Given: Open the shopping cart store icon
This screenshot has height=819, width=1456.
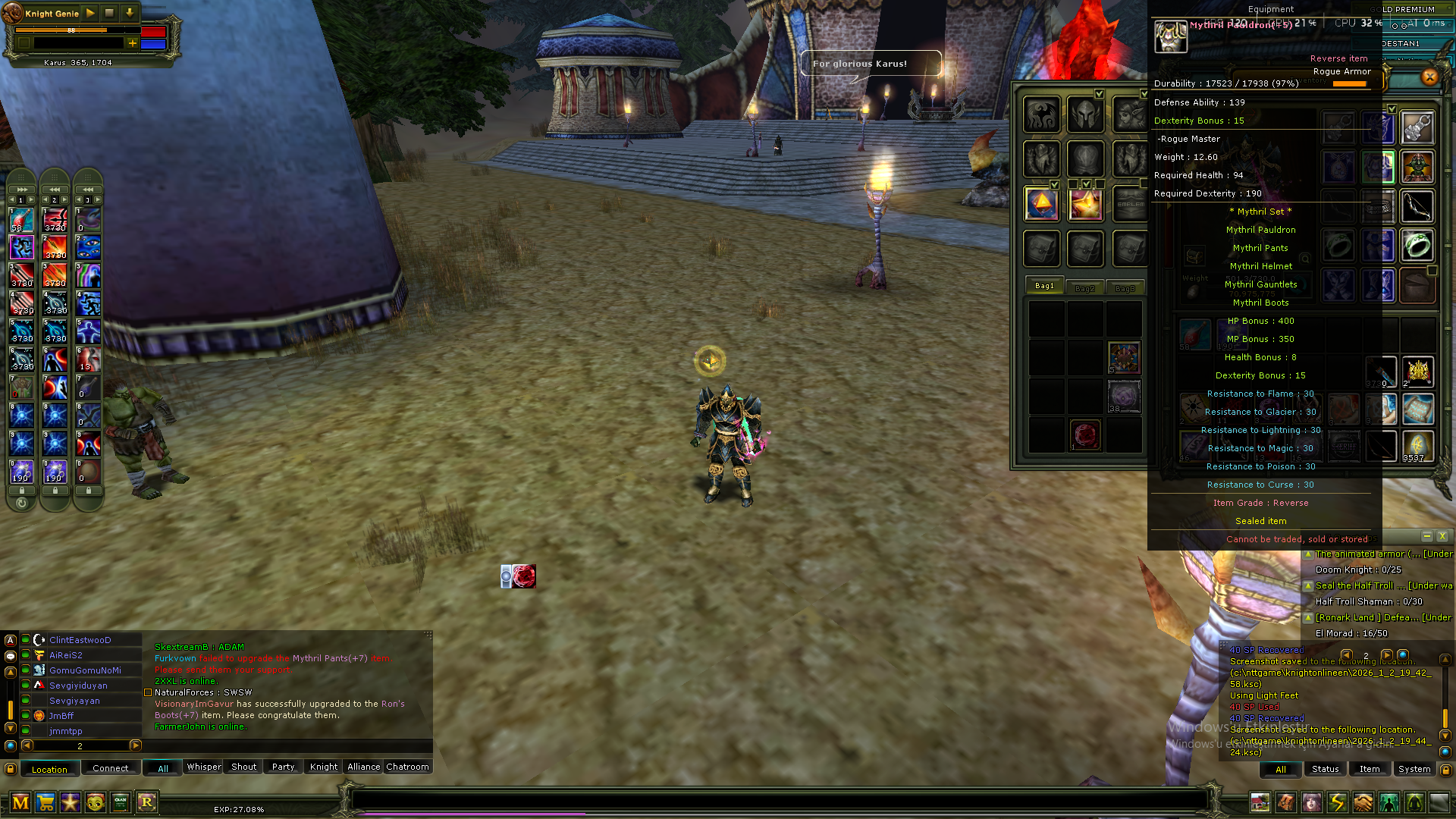Looking at the screenshot, I should point(45,802).
